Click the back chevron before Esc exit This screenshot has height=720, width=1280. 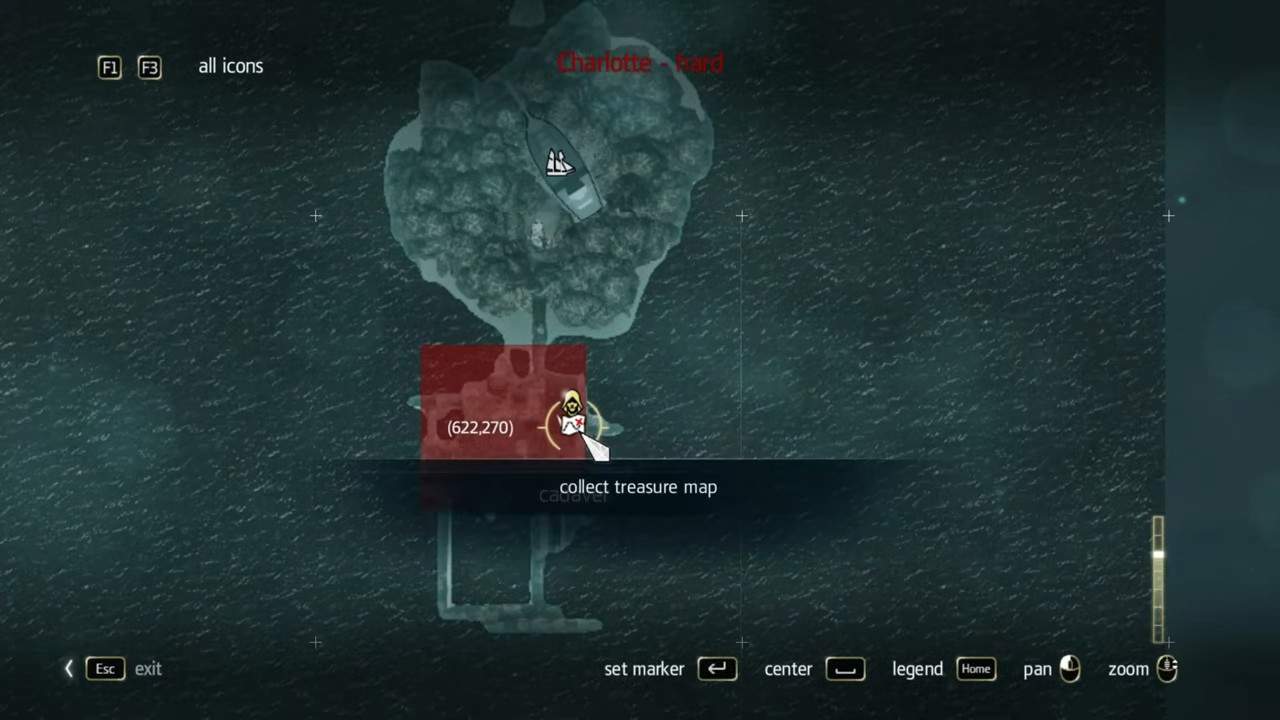68,668
